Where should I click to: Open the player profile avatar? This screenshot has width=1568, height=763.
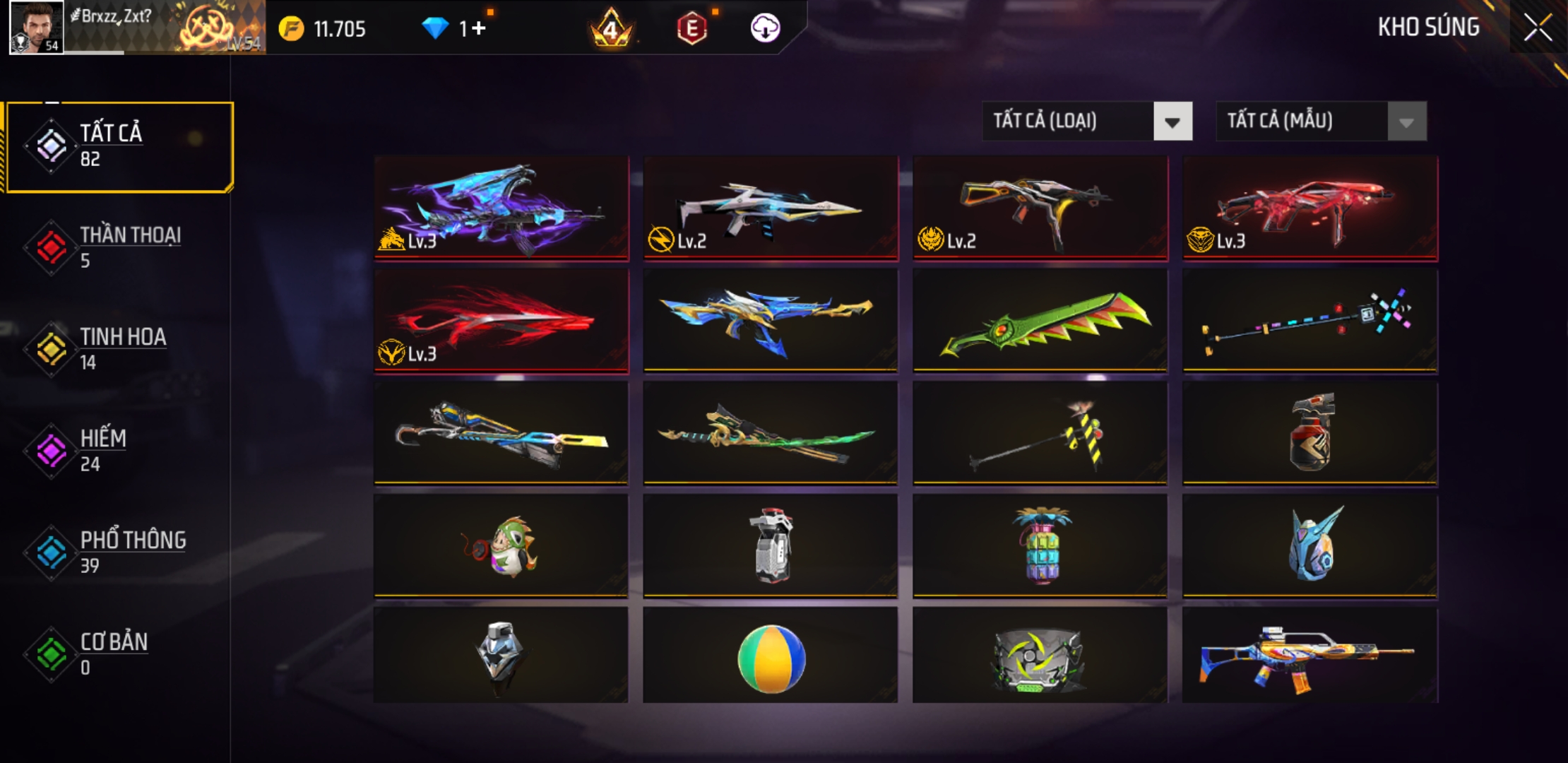(x=37, y=27)
